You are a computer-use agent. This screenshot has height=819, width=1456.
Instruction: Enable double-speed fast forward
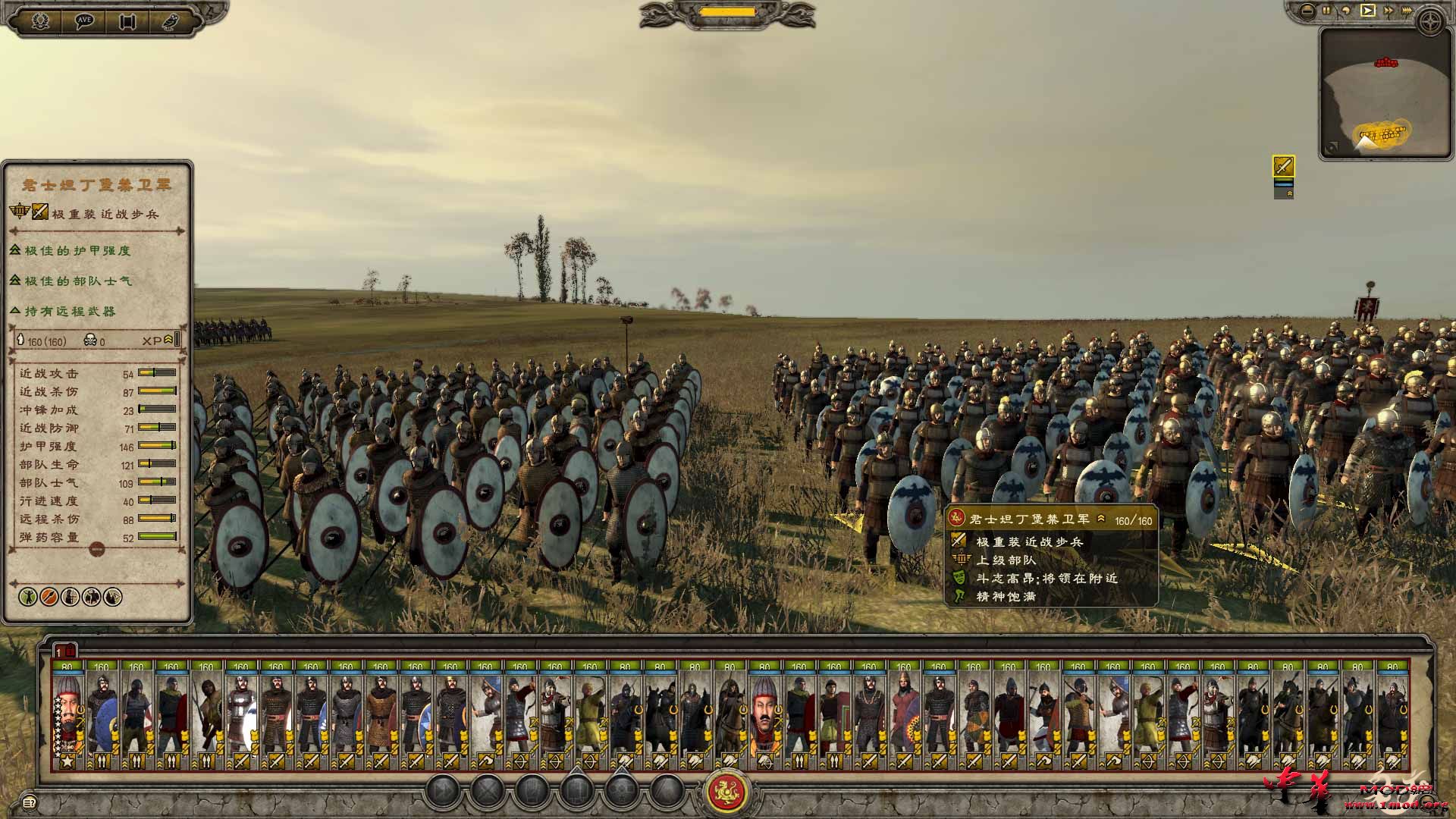(x=1389, y=10)
